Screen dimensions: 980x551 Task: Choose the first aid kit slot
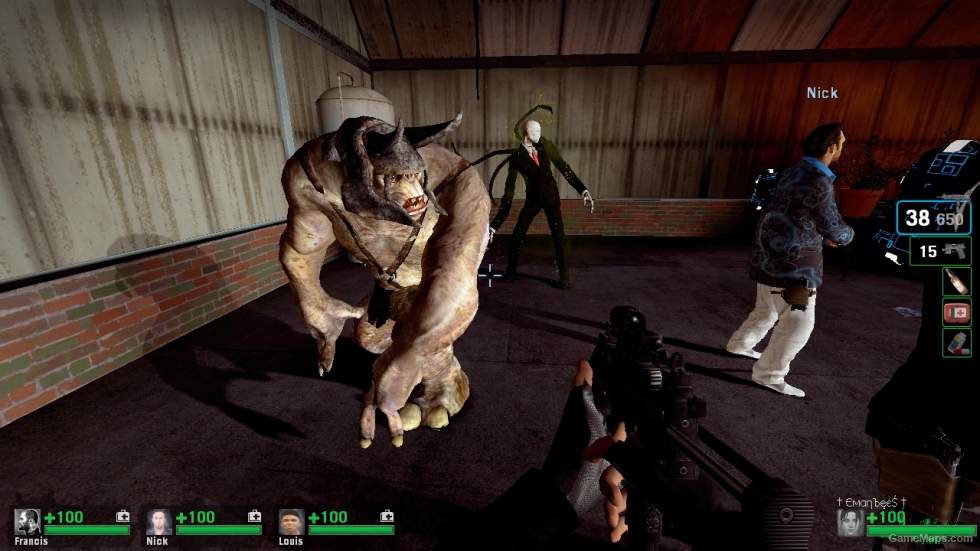click(956, 312)
